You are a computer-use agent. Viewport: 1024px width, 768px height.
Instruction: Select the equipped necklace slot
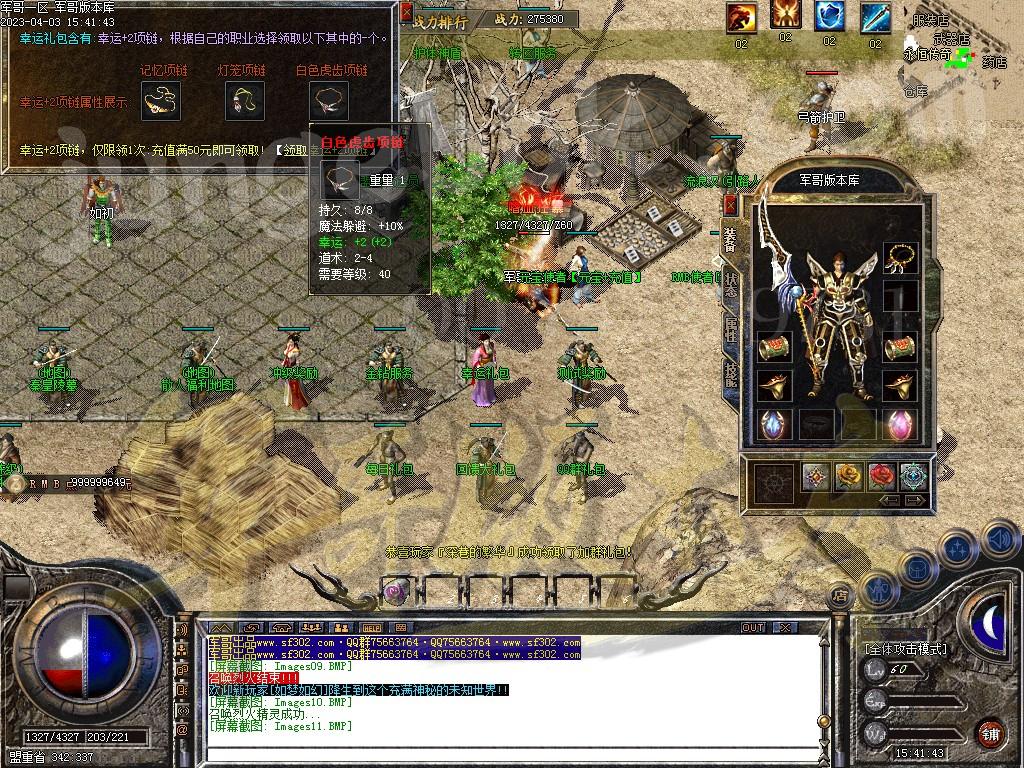[x=900, y=258]
